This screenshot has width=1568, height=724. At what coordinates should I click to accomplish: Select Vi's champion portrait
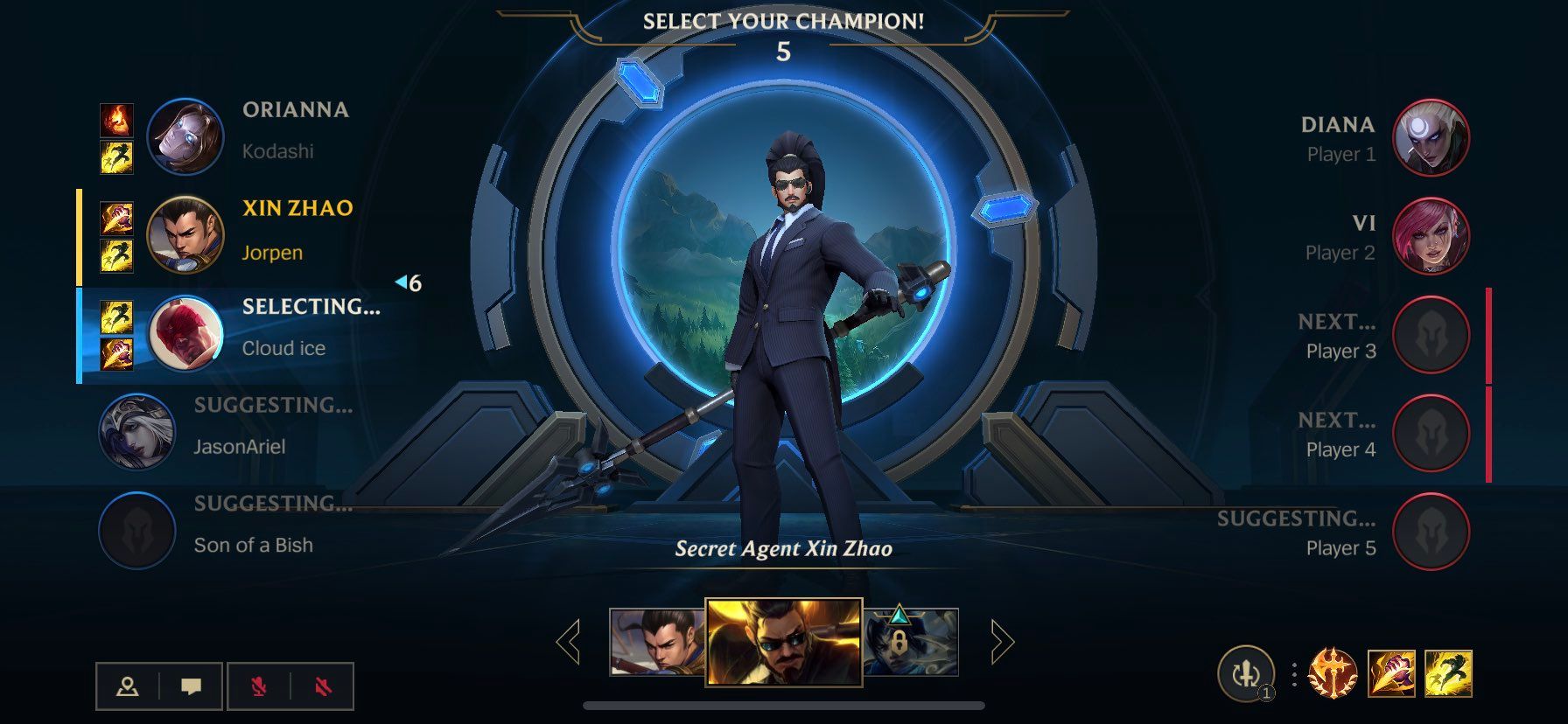point(1432,238)
